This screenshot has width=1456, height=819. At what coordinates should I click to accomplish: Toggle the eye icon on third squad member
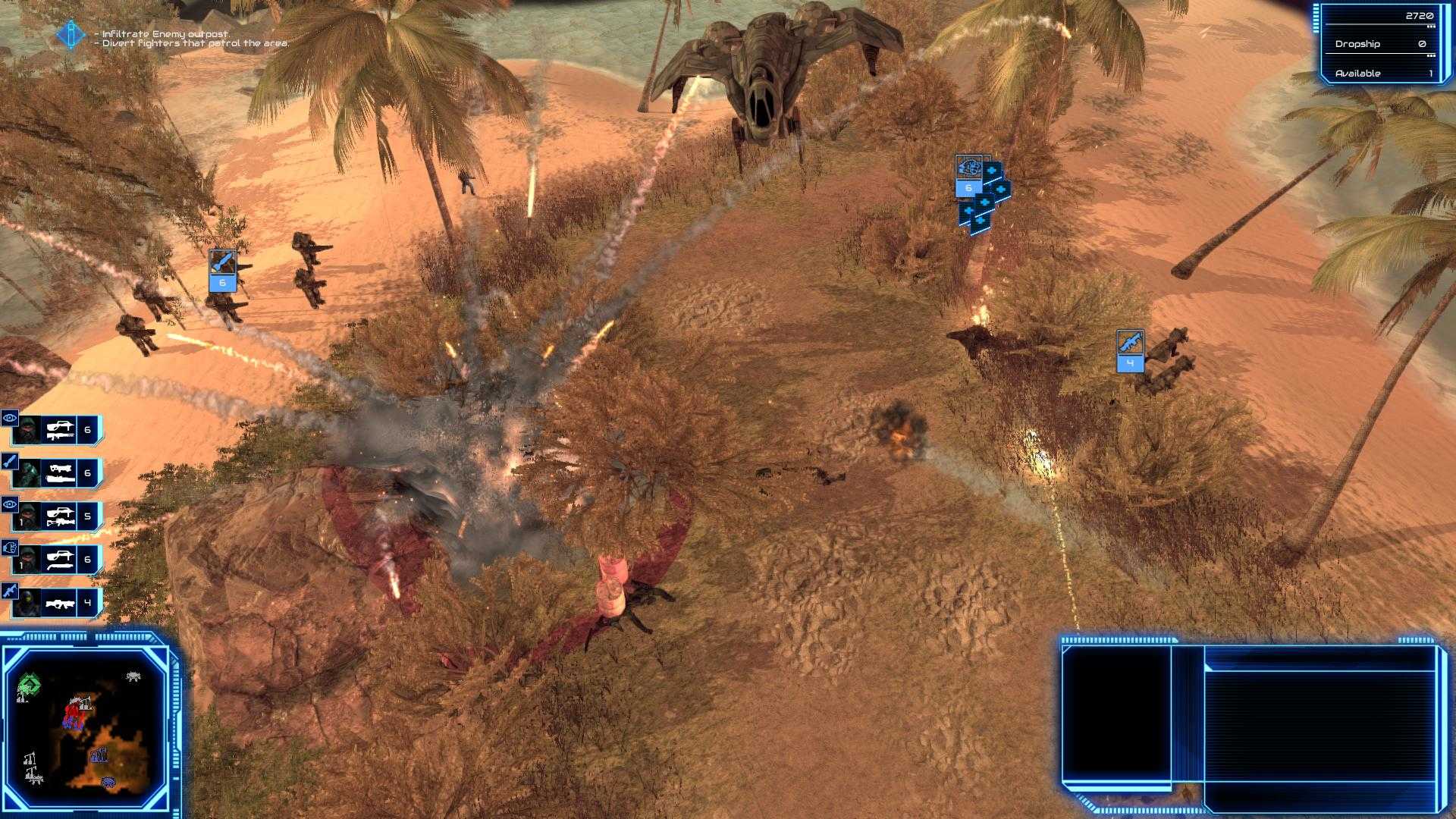coord(9,504)
